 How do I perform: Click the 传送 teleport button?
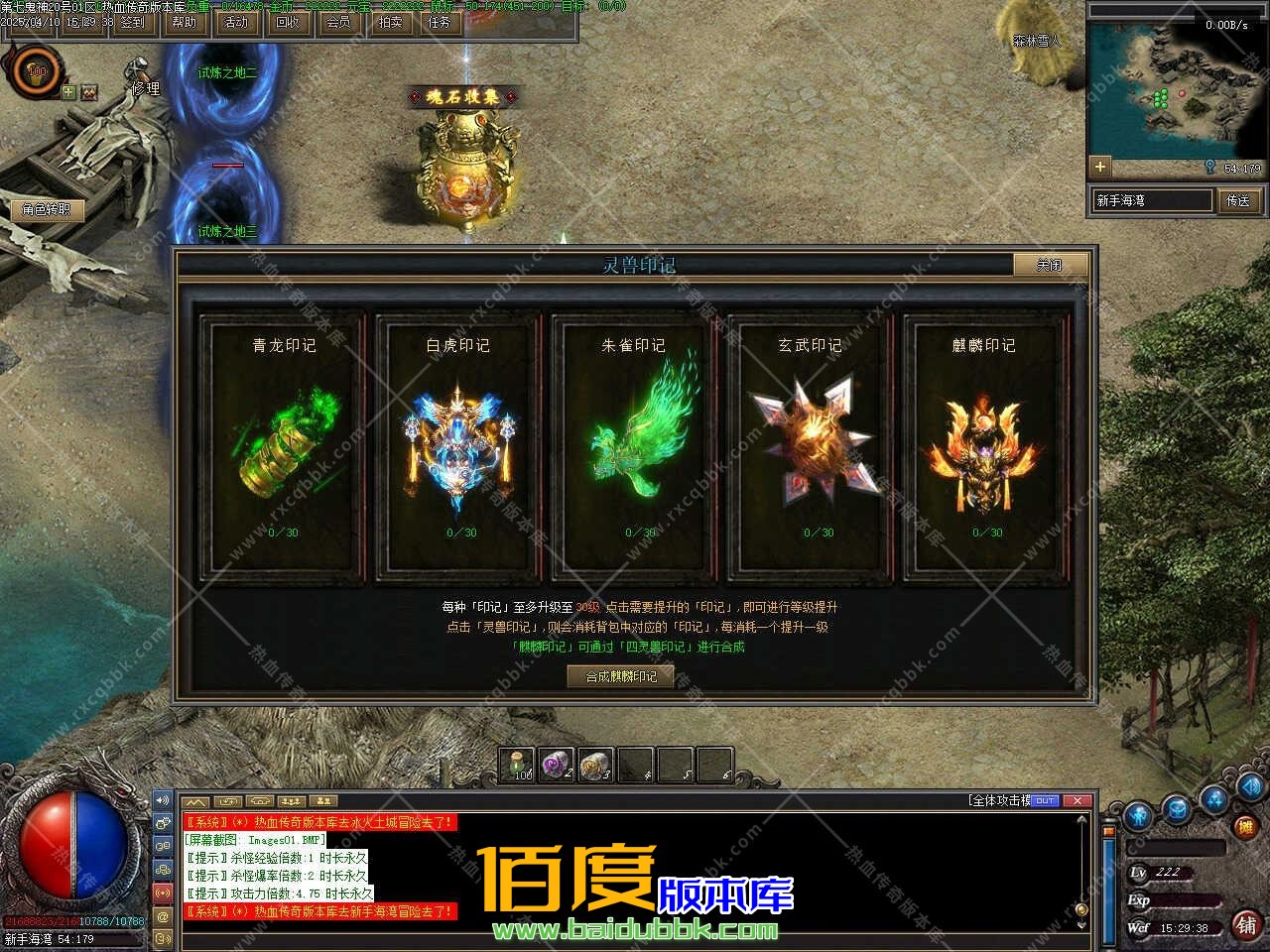tap(1238, 200)
